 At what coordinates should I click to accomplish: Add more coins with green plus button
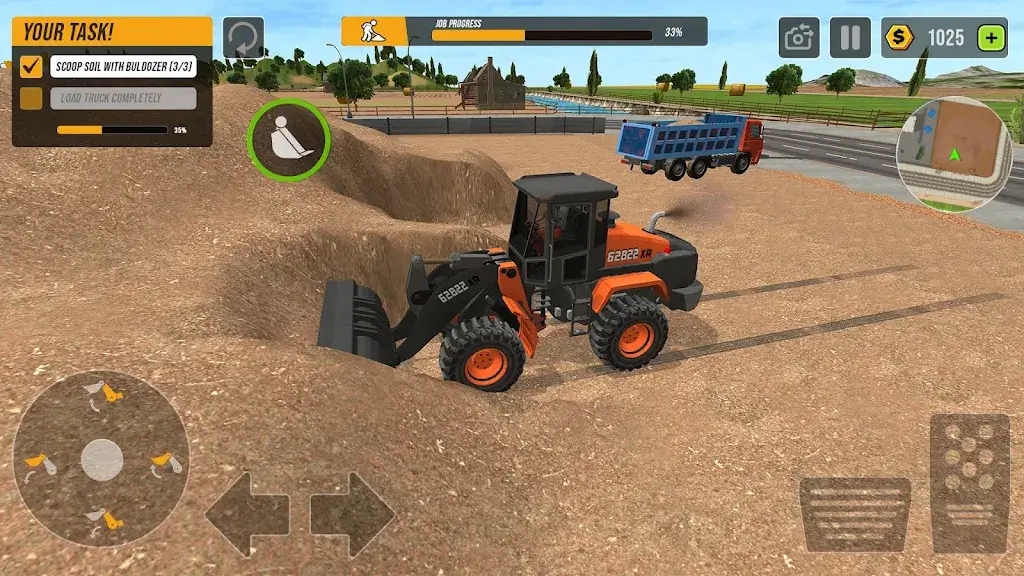991,38
